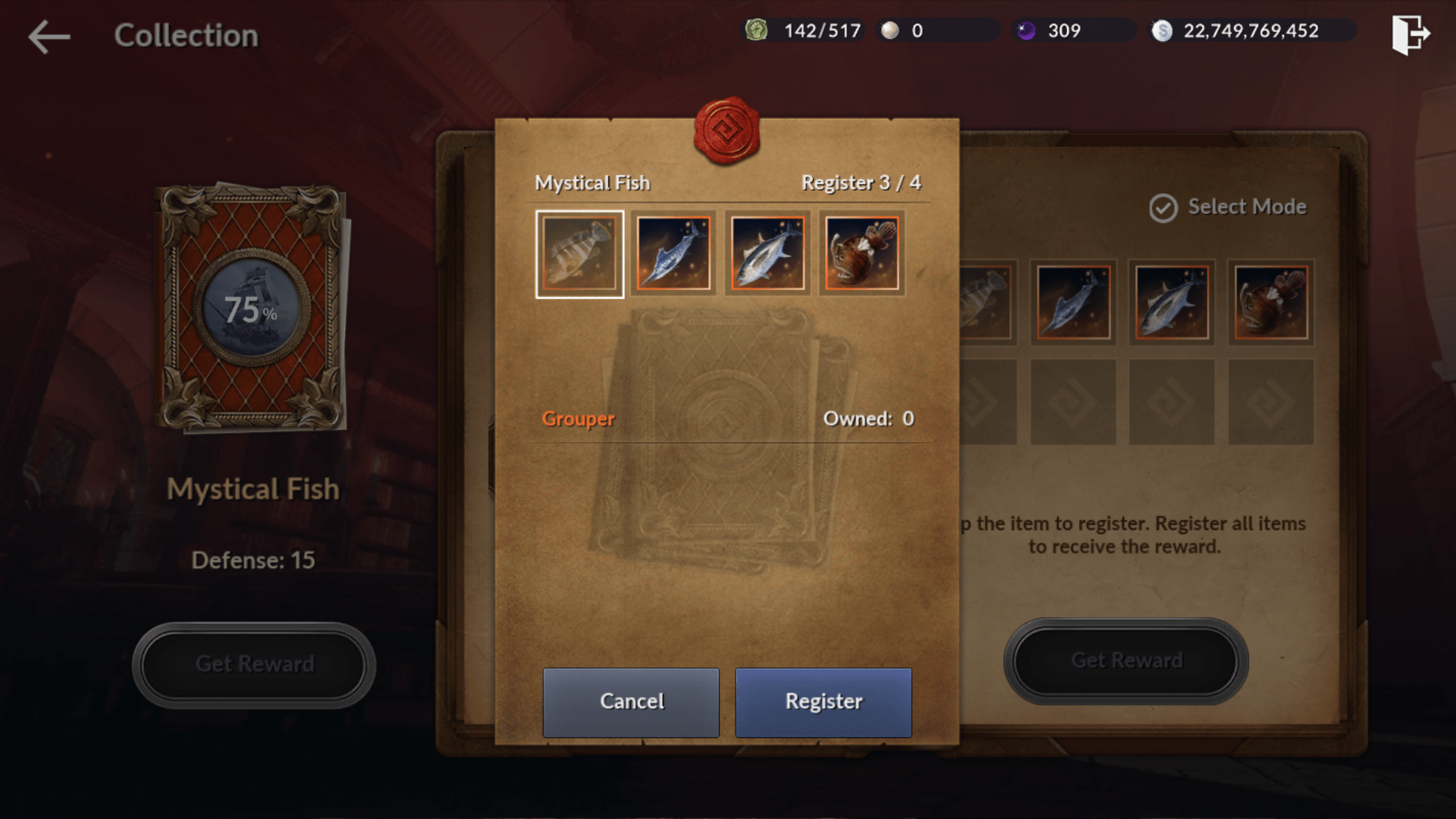Click the swordfish card on the right collection page
The width and height of the screenshot is (1456, 819).
pos(1072,302)
